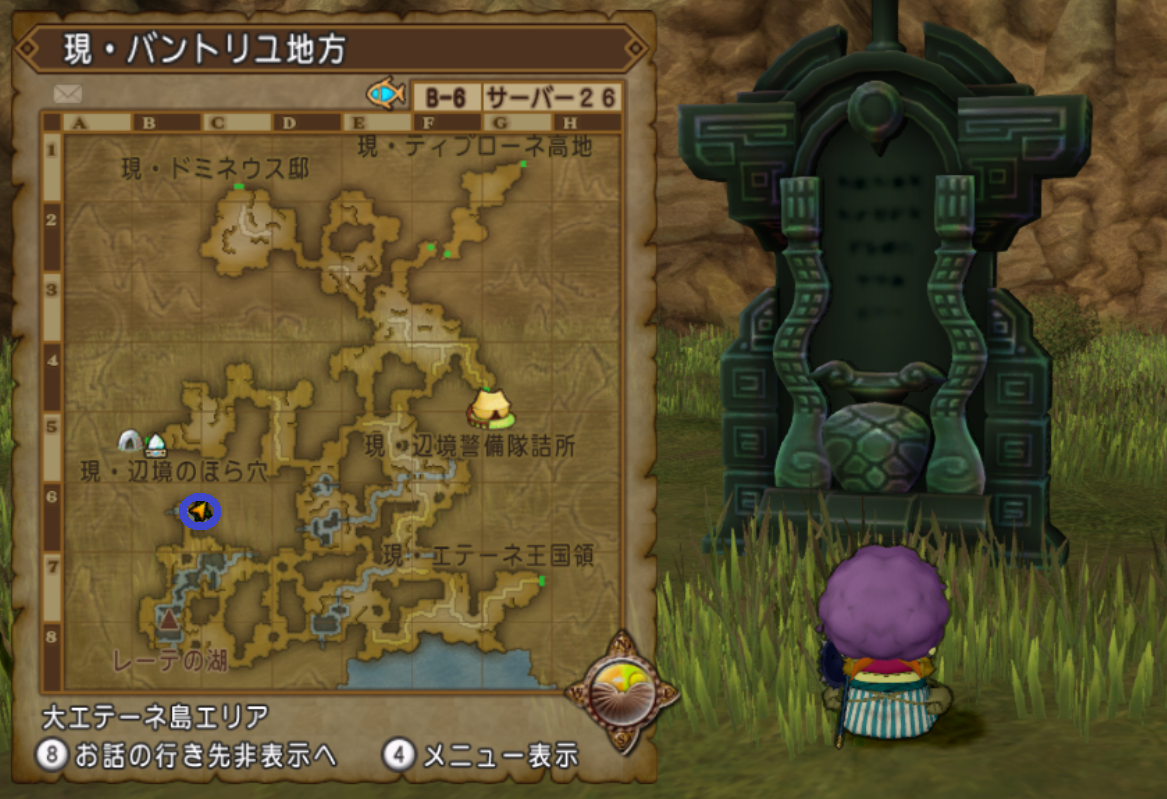Click the yellow tent marker on the map
The image size is (1167, 799).
coord(490,408)
